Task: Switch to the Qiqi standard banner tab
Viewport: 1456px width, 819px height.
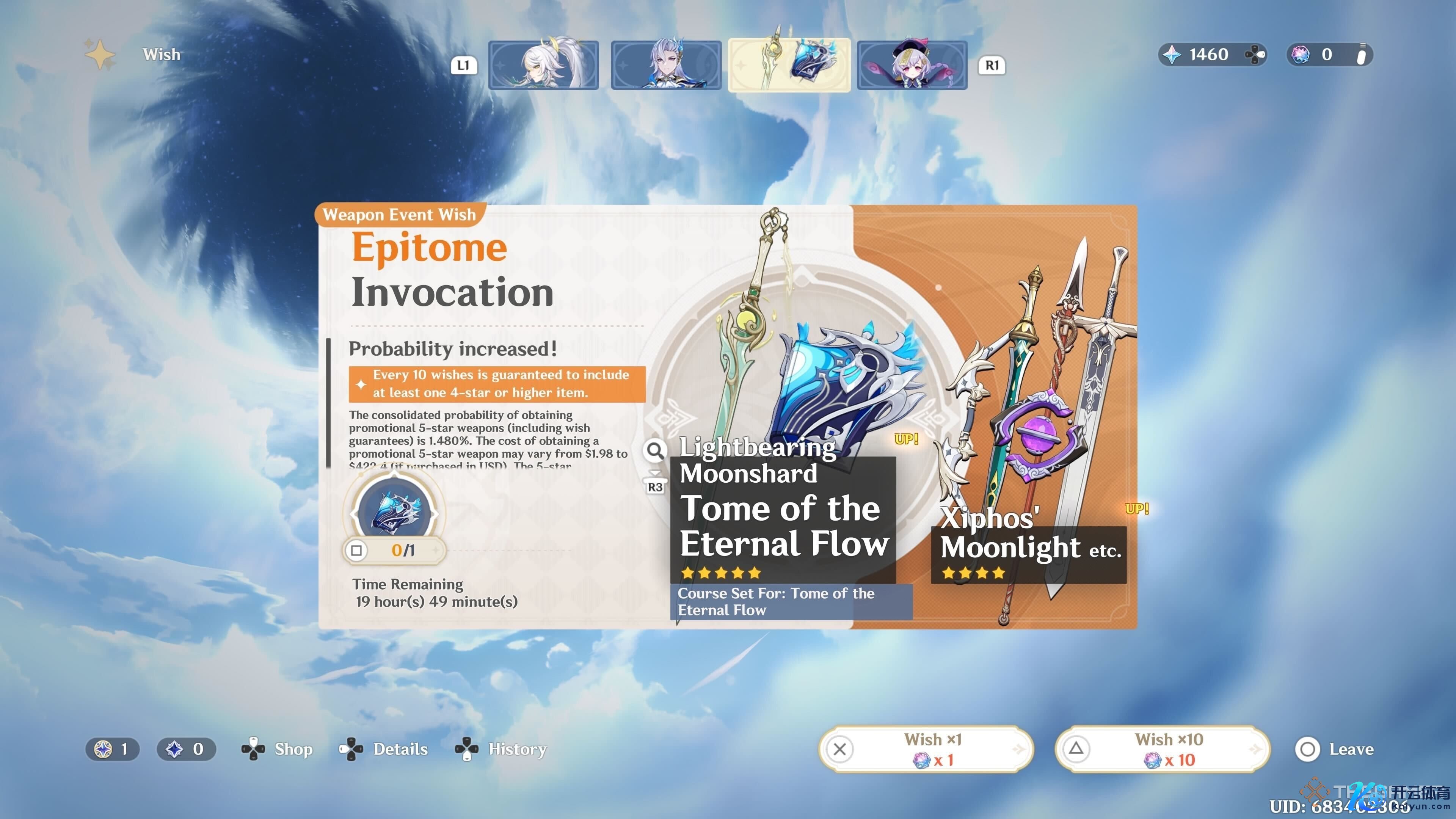Action: point(912,65)
